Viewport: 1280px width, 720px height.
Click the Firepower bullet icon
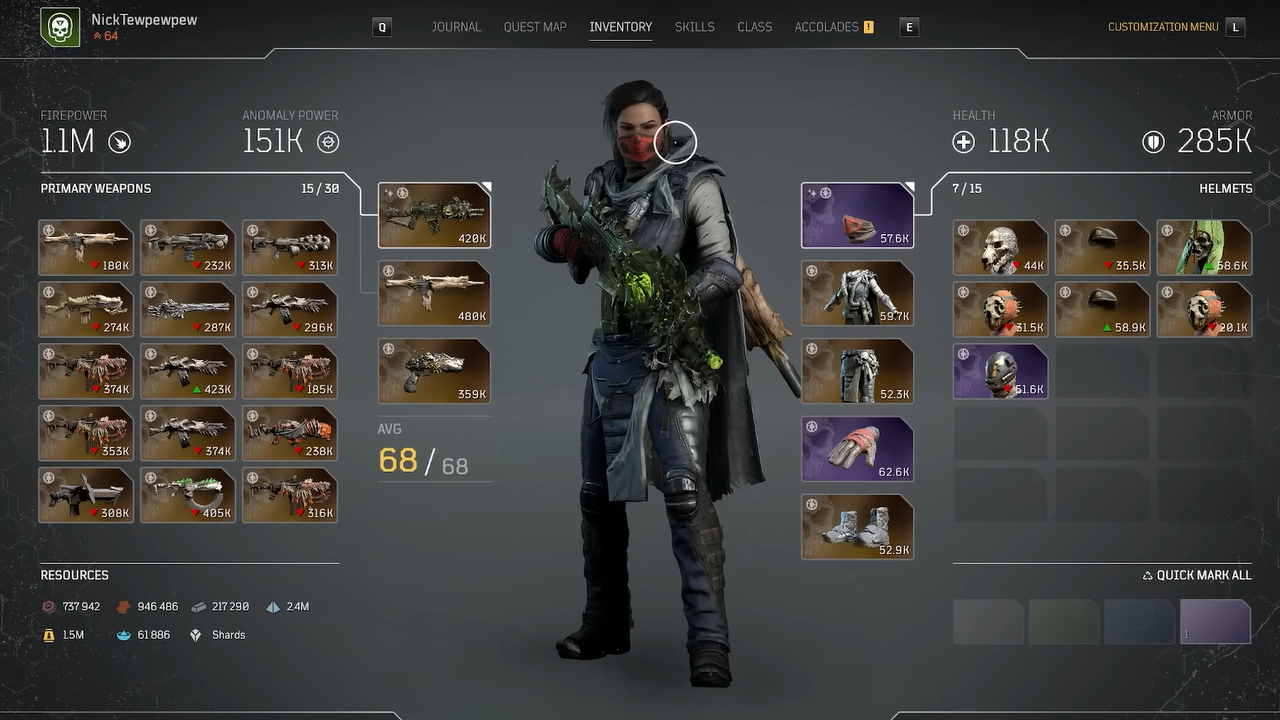[118, 142]
